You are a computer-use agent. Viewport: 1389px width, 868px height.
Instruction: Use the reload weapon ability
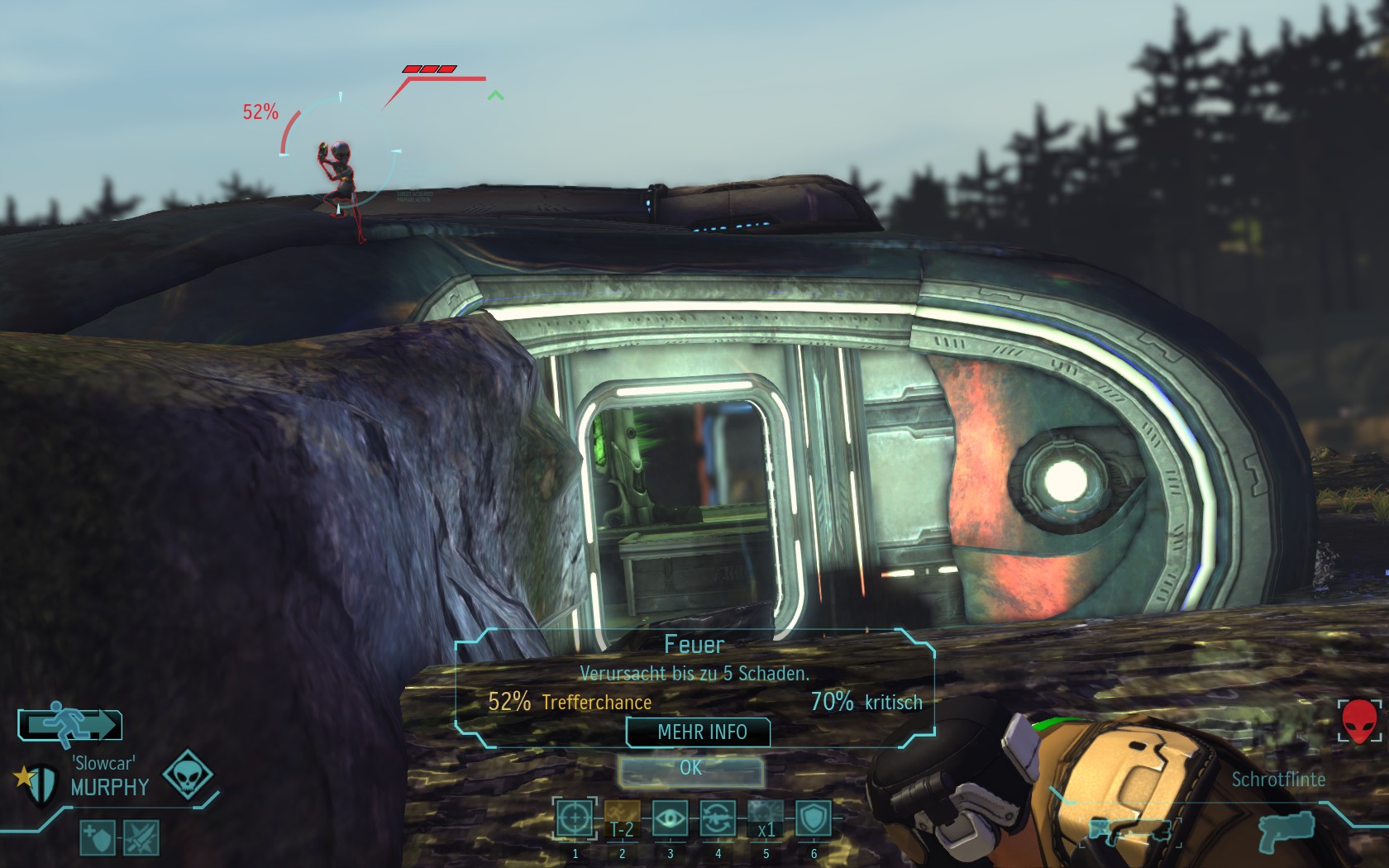[x=718, y=819]
